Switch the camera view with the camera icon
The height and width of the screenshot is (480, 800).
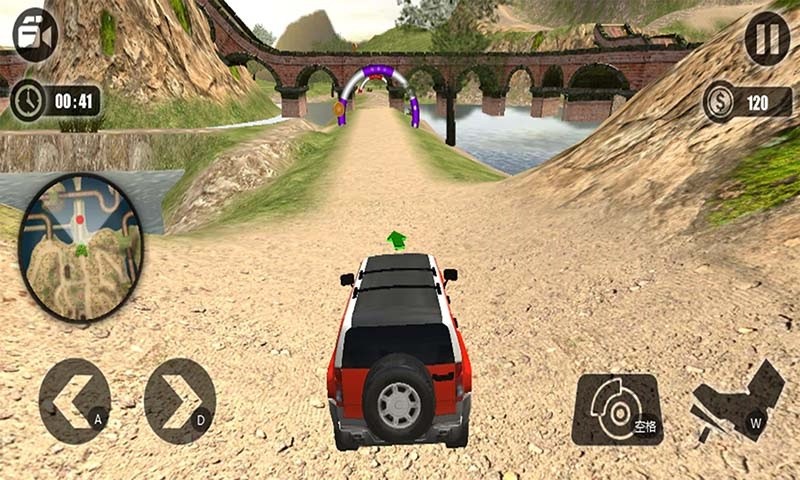click(34, 35)
